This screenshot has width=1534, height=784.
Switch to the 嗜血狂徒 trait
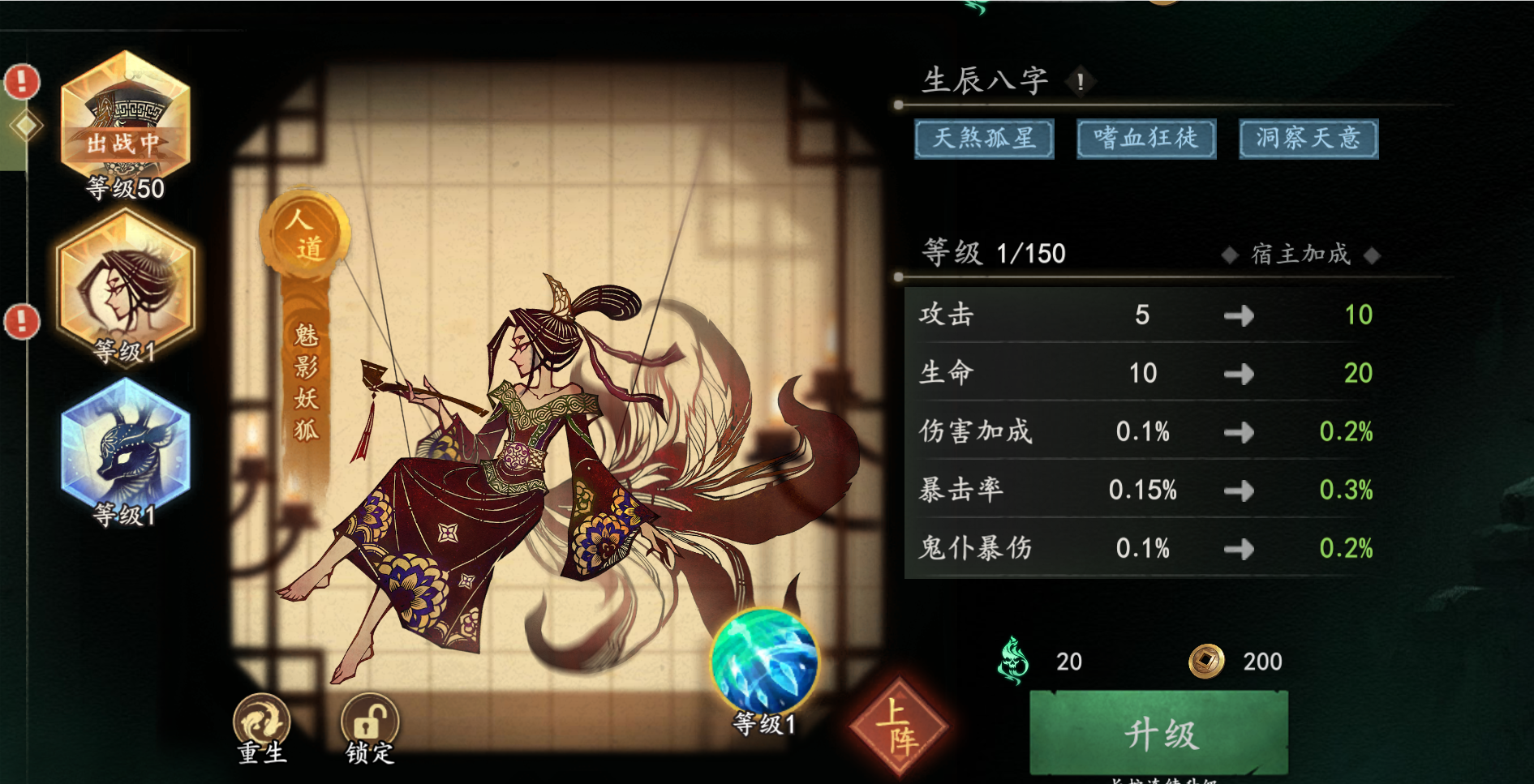[x=1145, y=138]
